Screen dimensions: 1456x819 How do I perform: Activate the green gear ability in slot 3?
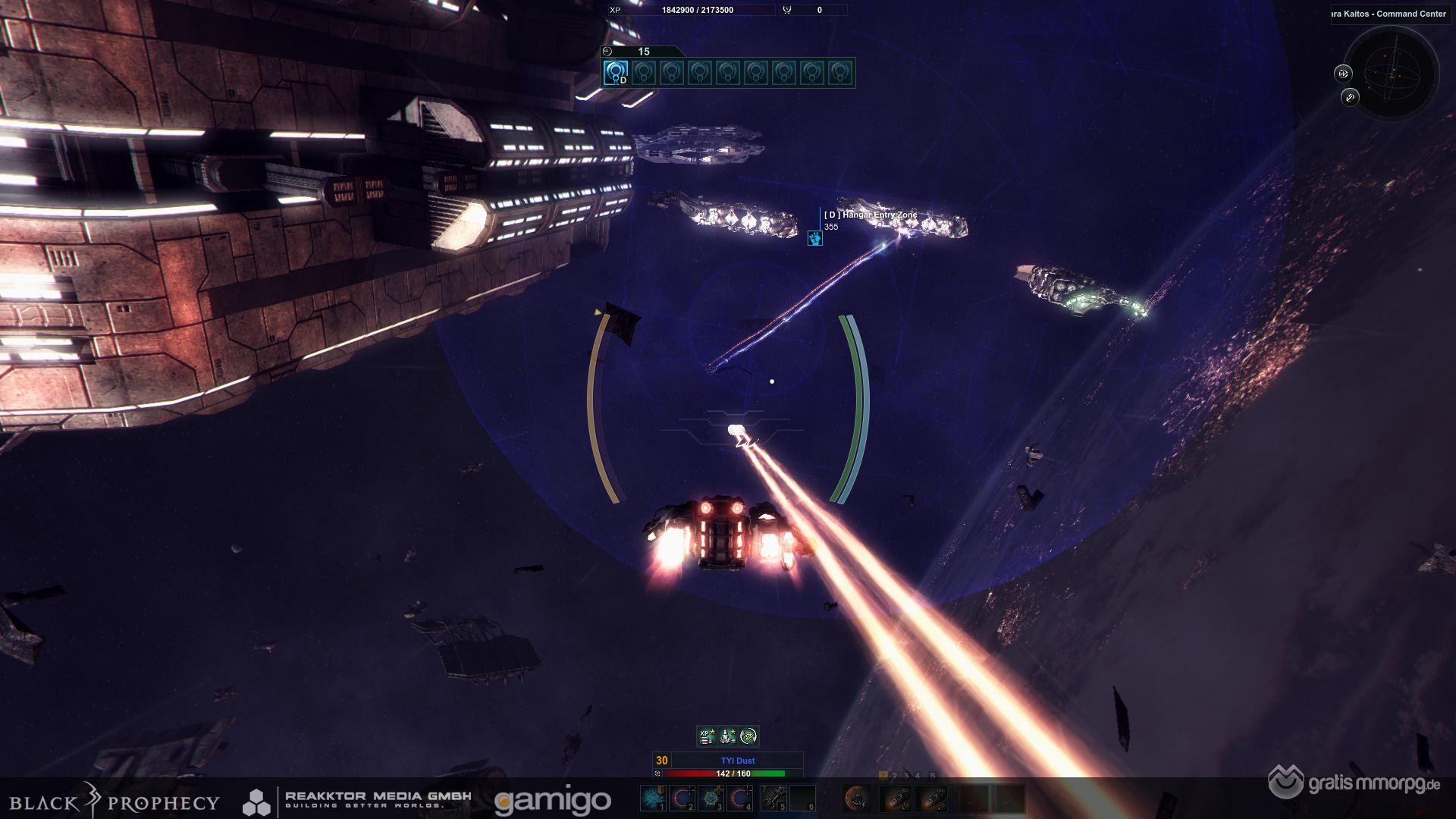pyautogui.click(x=712, y=798)
